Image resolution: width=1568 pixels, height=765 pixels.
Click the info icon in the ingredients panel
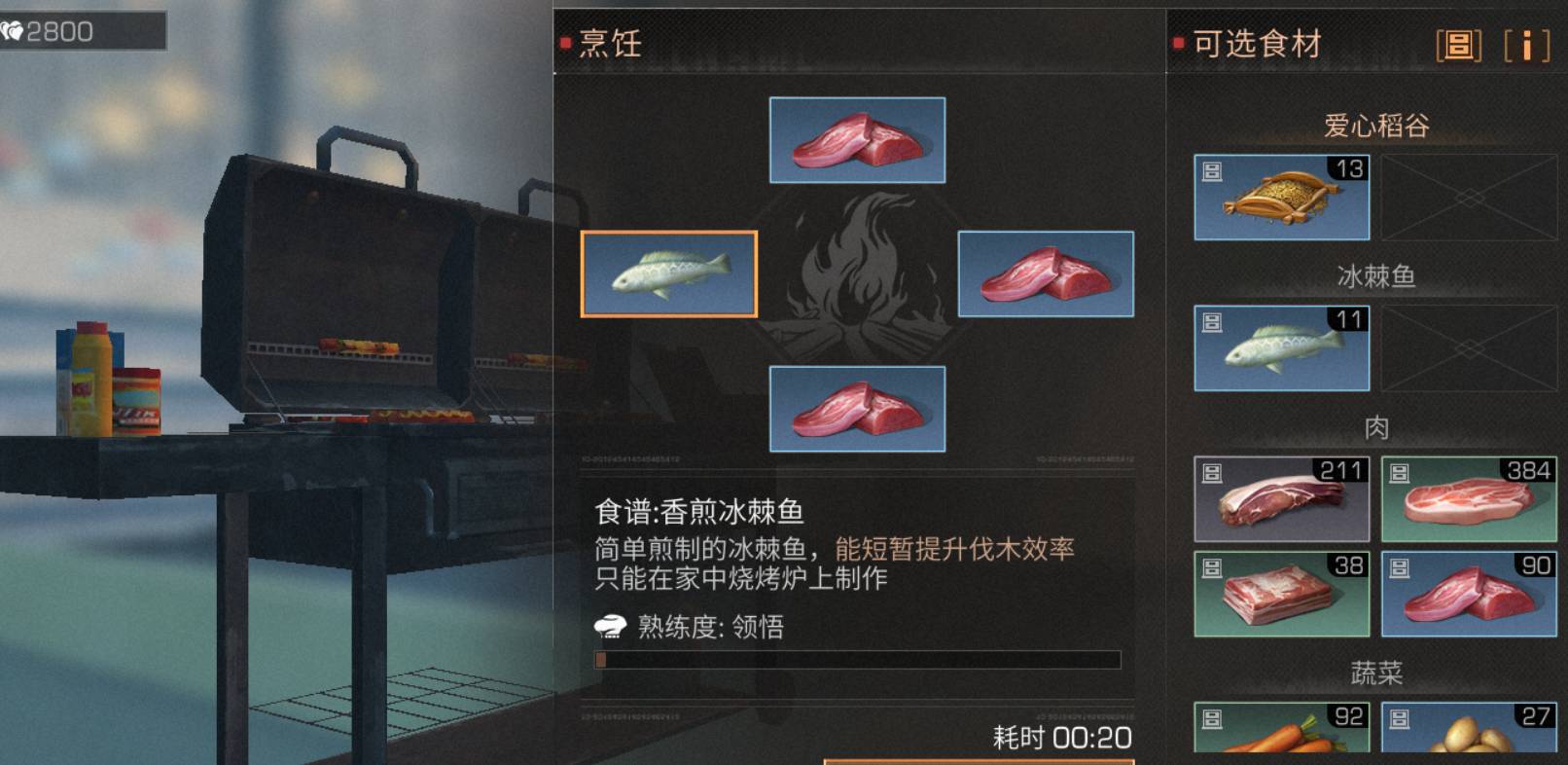pos(1529,45)
